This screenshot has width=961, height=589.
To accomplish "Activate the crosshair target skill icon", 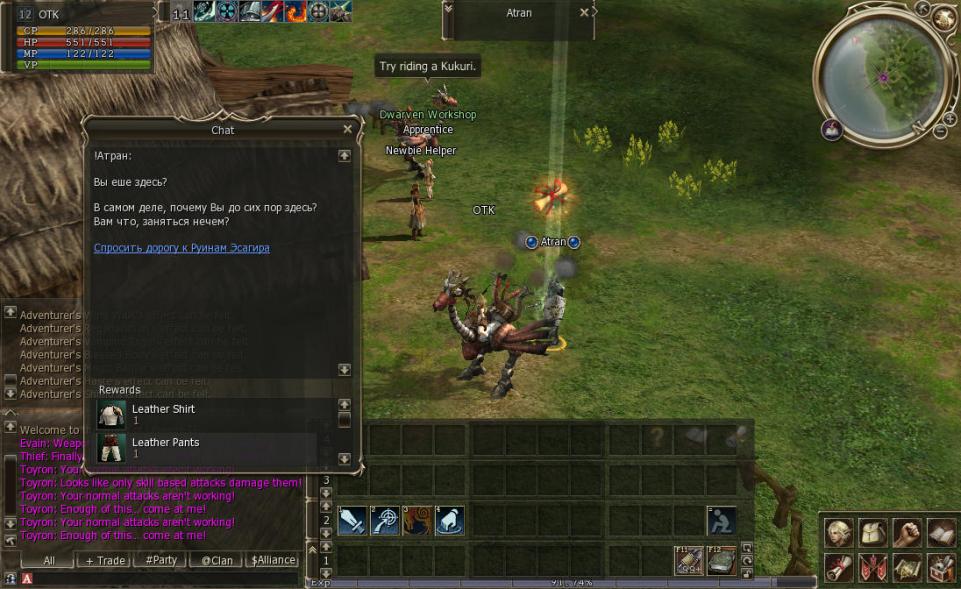I will [384, 521].
